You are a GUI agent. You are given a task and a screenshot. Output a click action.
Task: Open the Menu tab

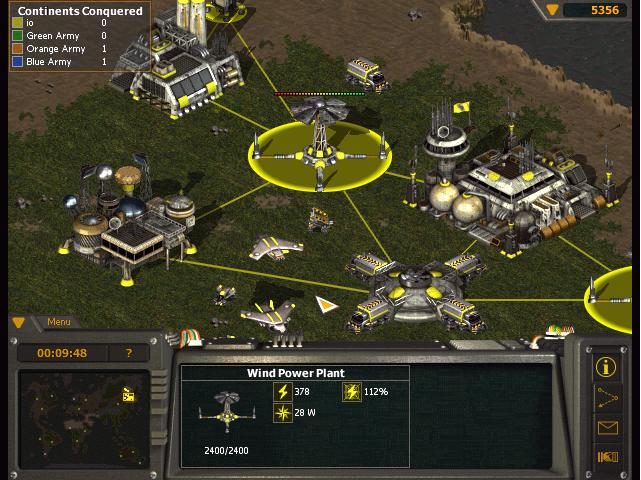58,322
